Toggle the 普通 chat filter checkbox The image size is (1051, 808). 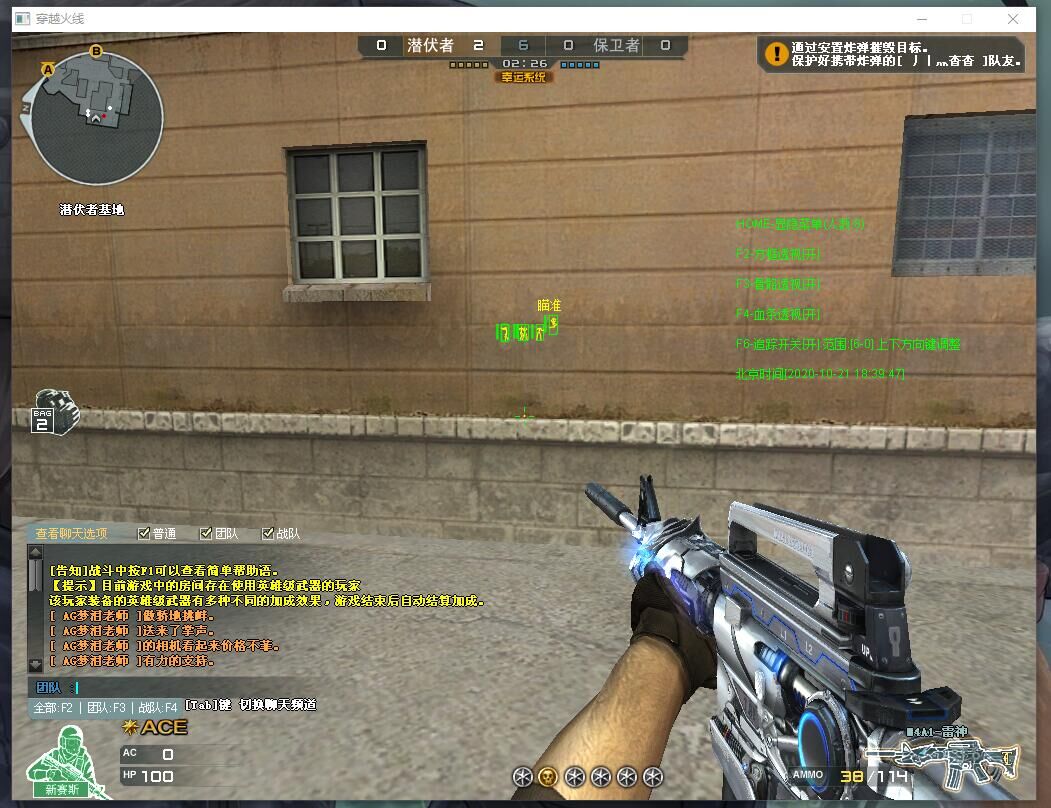[144, 534]
